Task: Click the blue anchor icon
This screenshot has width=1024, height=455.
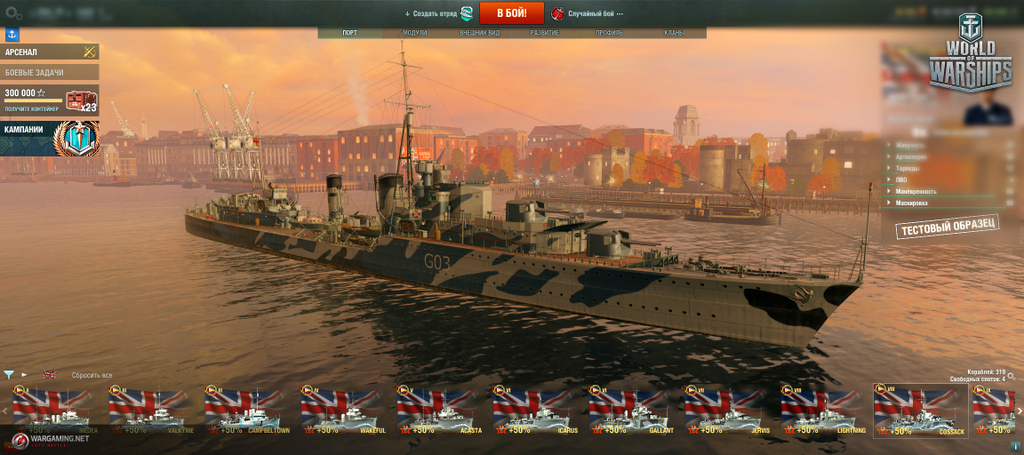Action: (13, 35)
